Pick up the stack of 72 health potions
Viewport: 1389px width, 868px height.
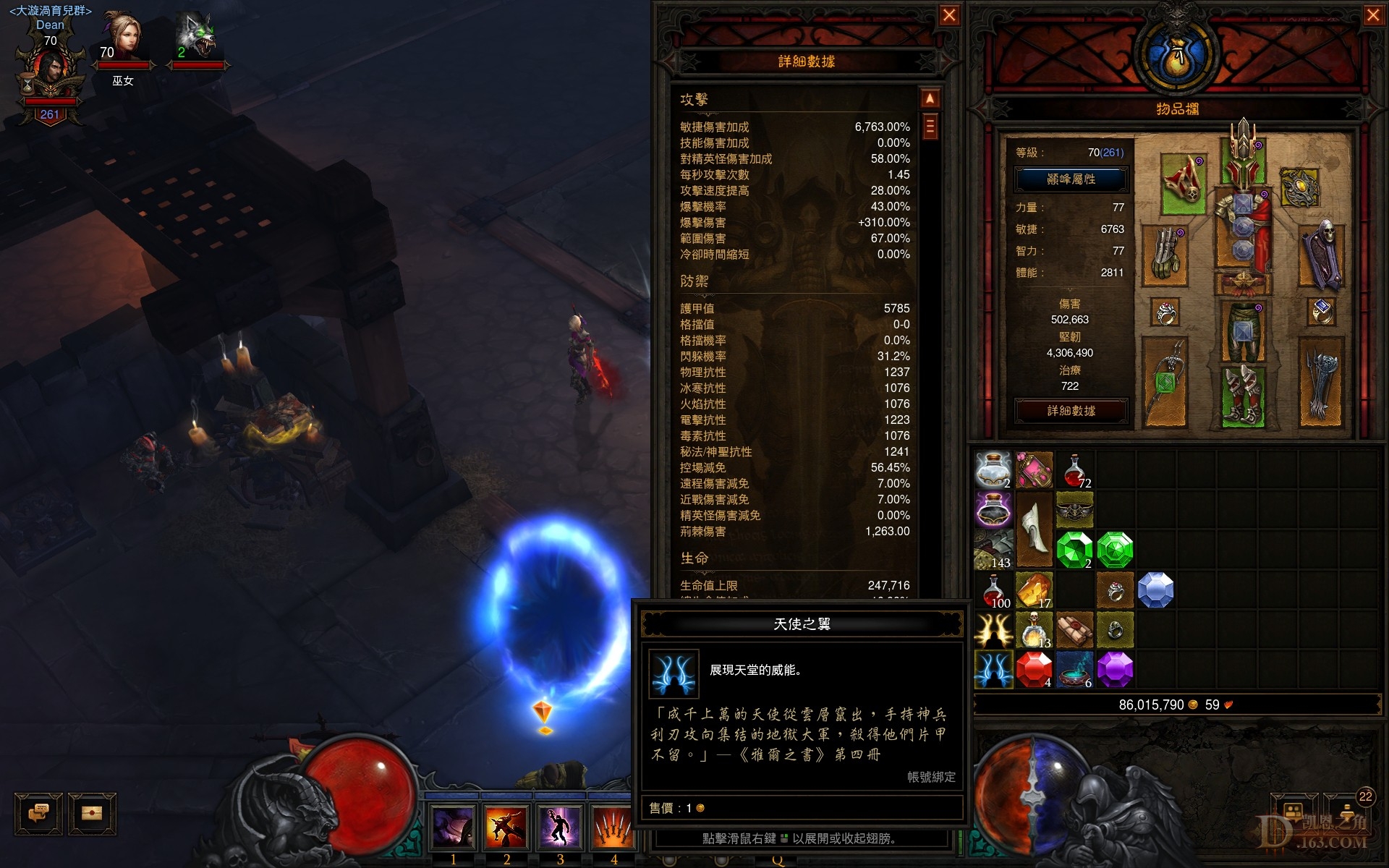1075,469
